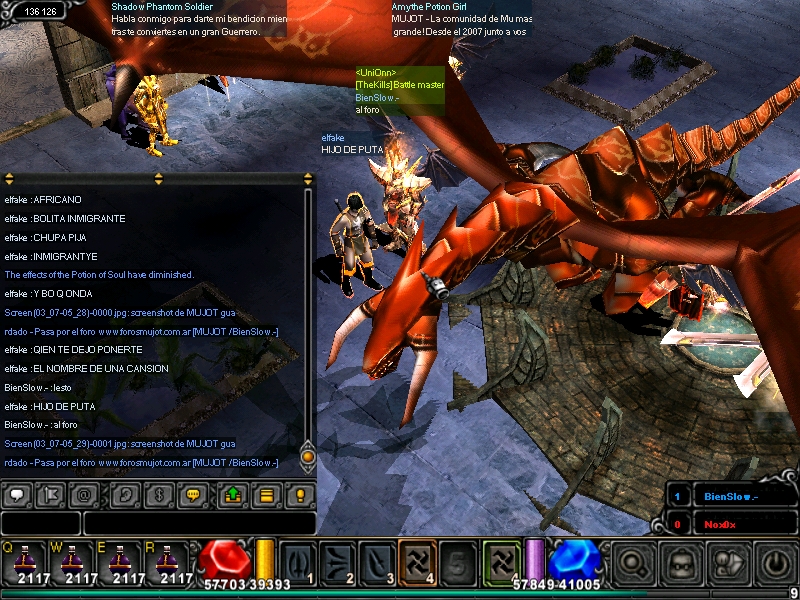800x600 pixels.
Task: Click the power icon system menu button
Action: pyautogui.click(x=775, y=563)
